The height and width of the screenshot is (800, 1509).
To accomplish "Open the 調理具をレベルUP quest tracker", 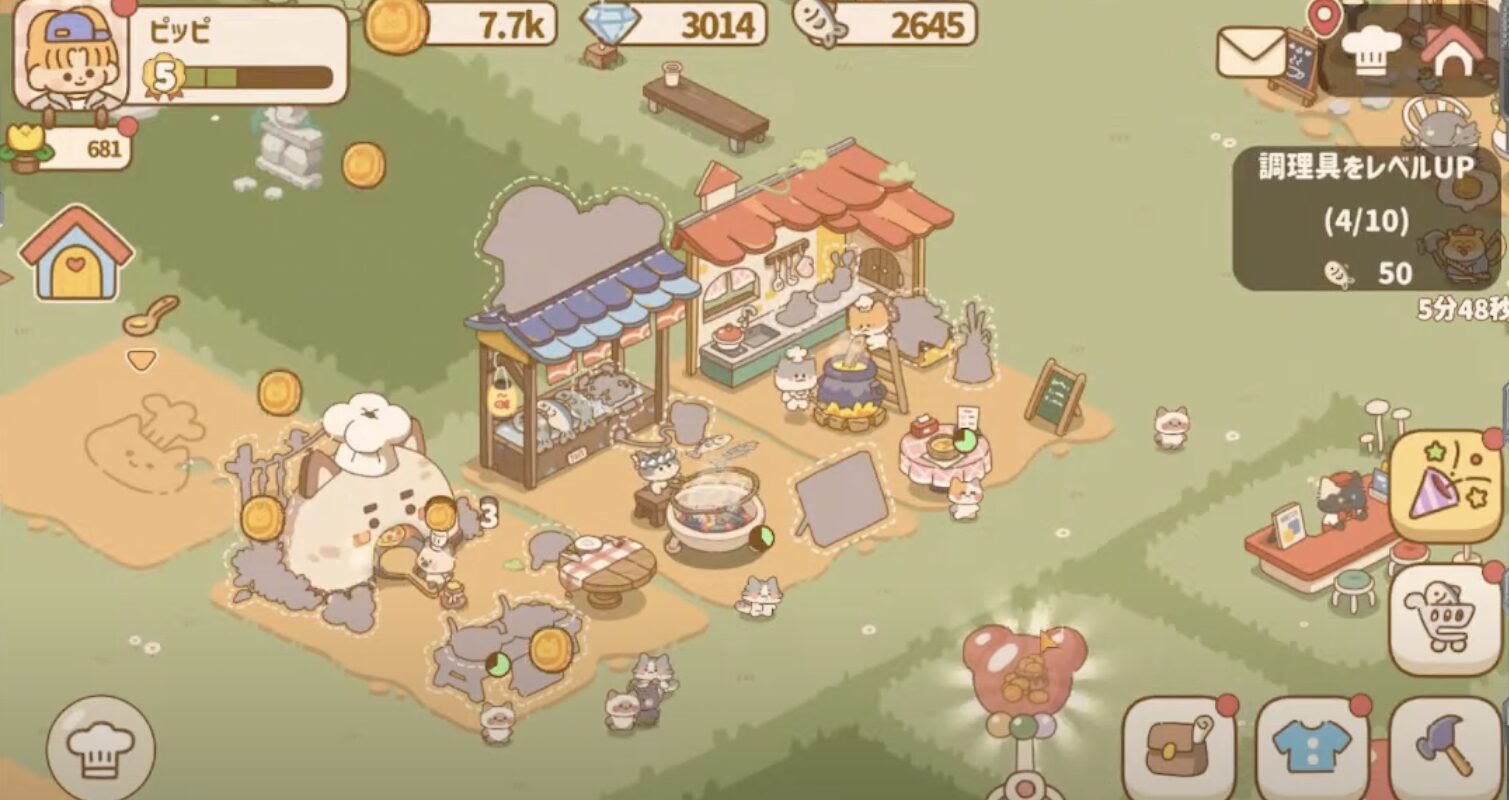I will pyautogui.click(x=1366, y=219).
